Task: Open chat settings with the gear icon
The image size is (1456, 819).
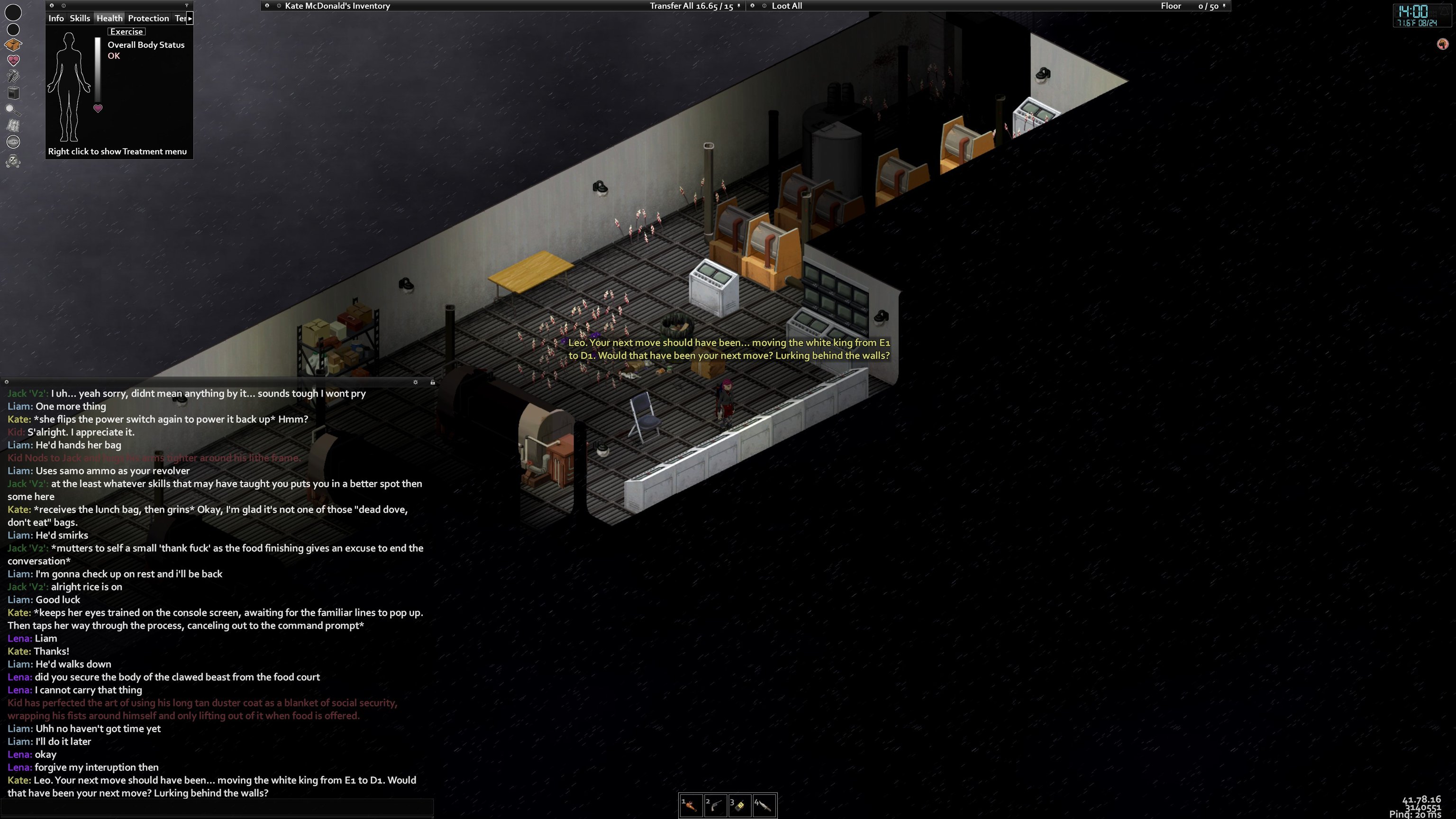Action: pyautogui.click(x=416, y=382)
